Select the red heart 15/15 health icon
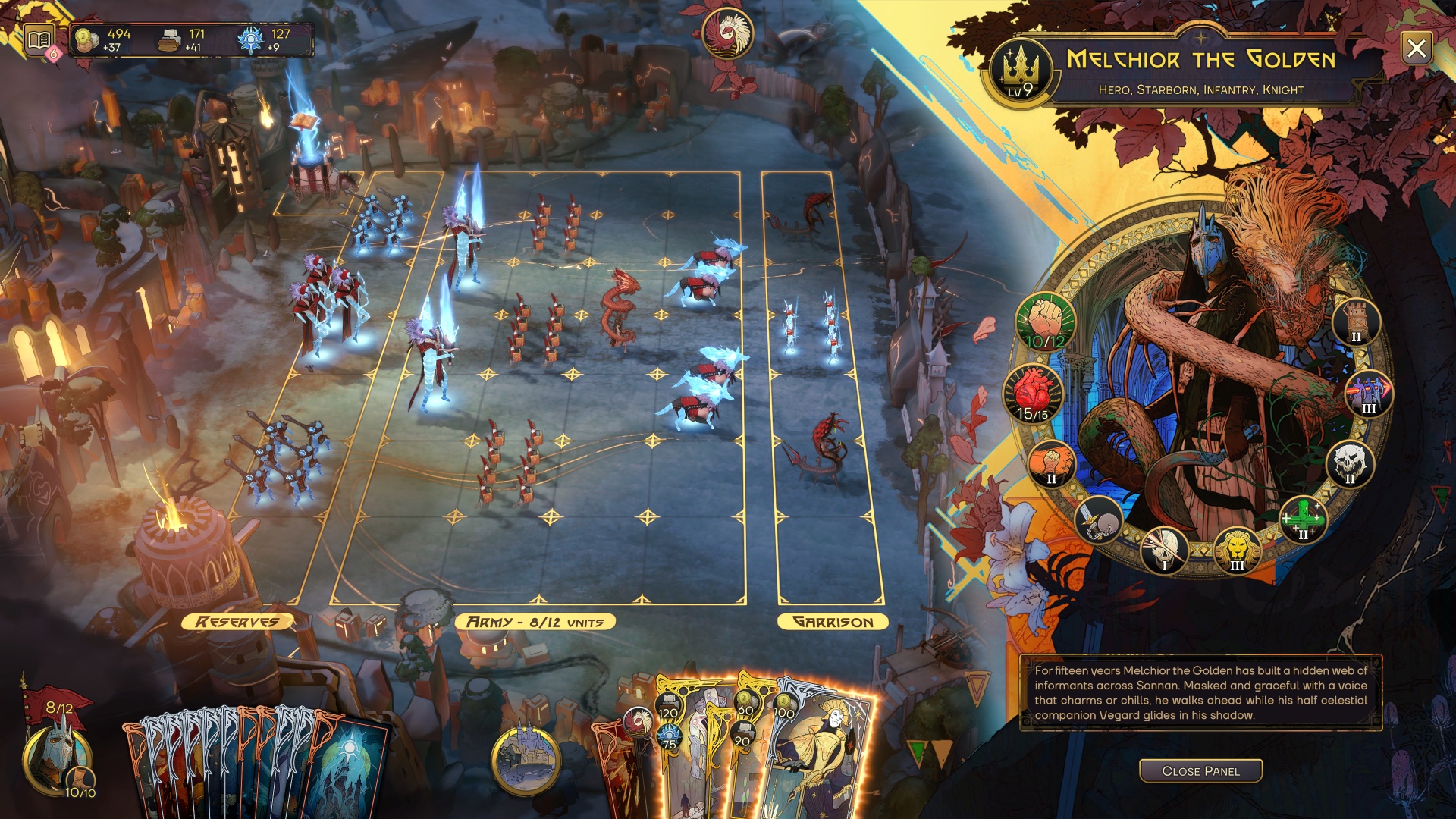Screen dimensions: 1456x819 click(x=1033, y=394)
